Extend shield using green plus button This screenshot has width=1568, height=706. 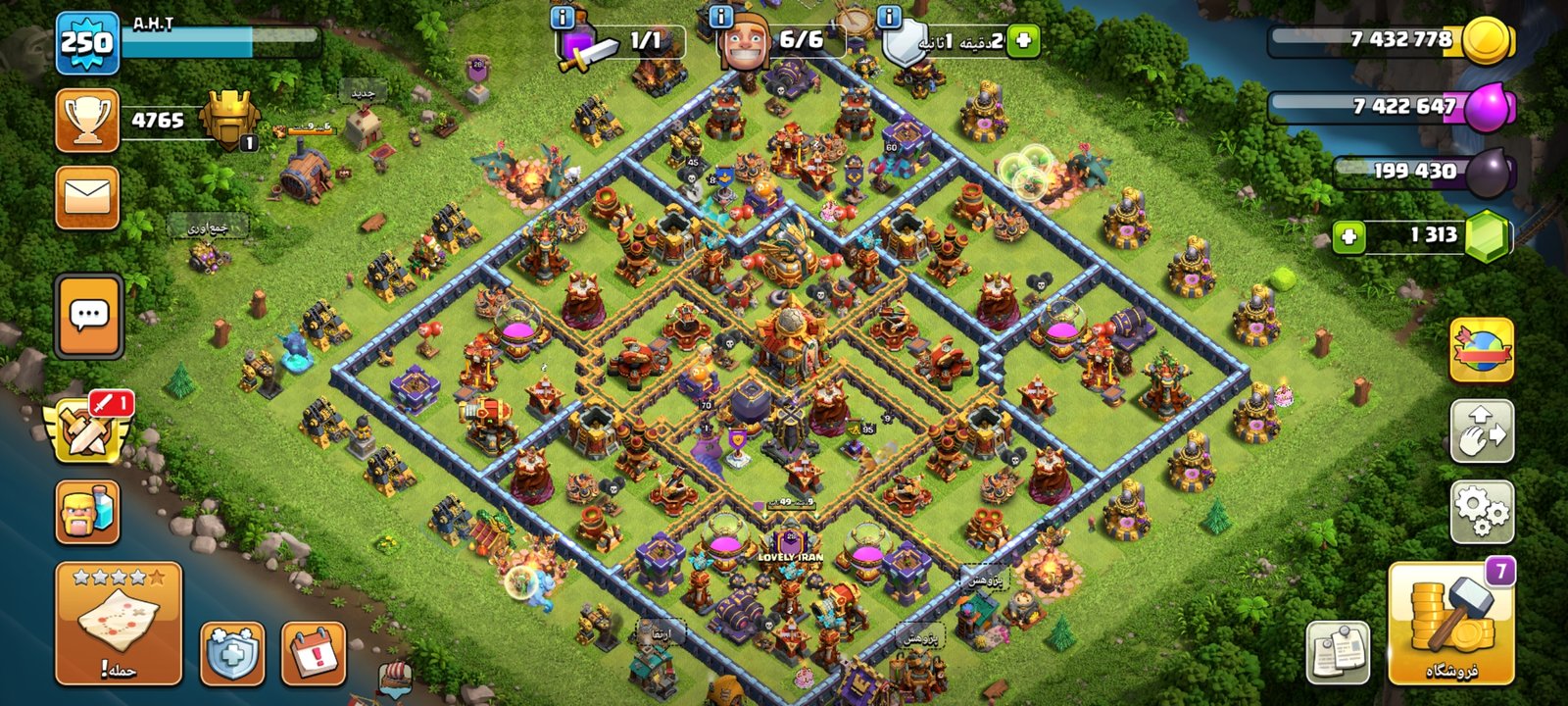(1023, 41)
